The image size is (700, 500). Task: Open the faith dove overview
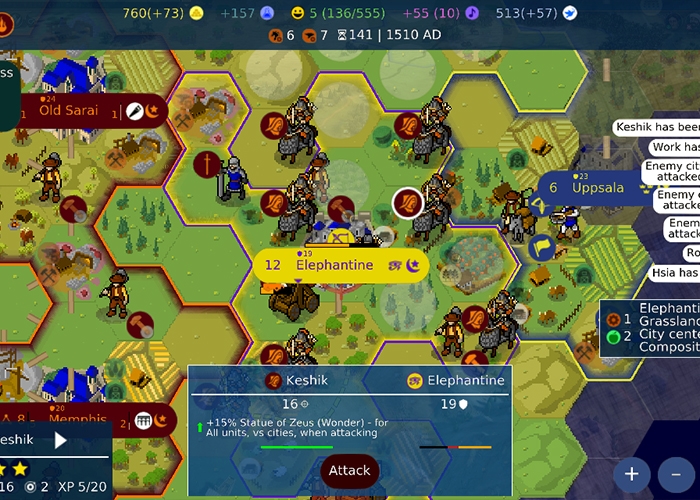click(536, 13)
